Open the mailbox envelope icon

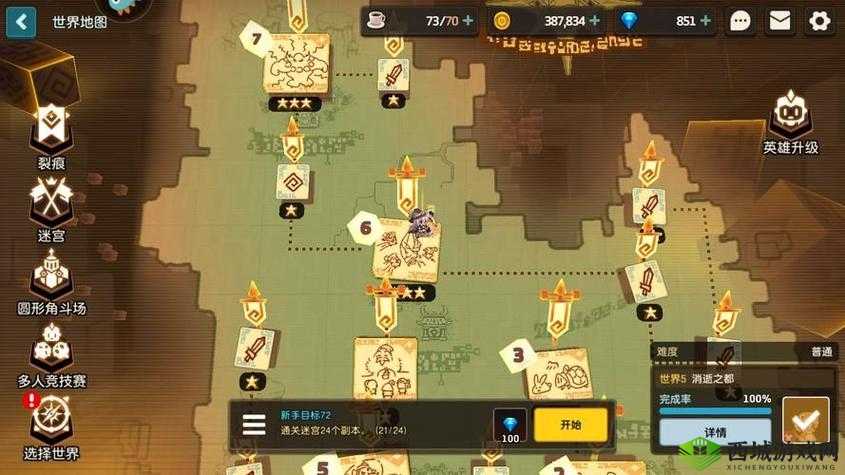click(x=780, y=21)
